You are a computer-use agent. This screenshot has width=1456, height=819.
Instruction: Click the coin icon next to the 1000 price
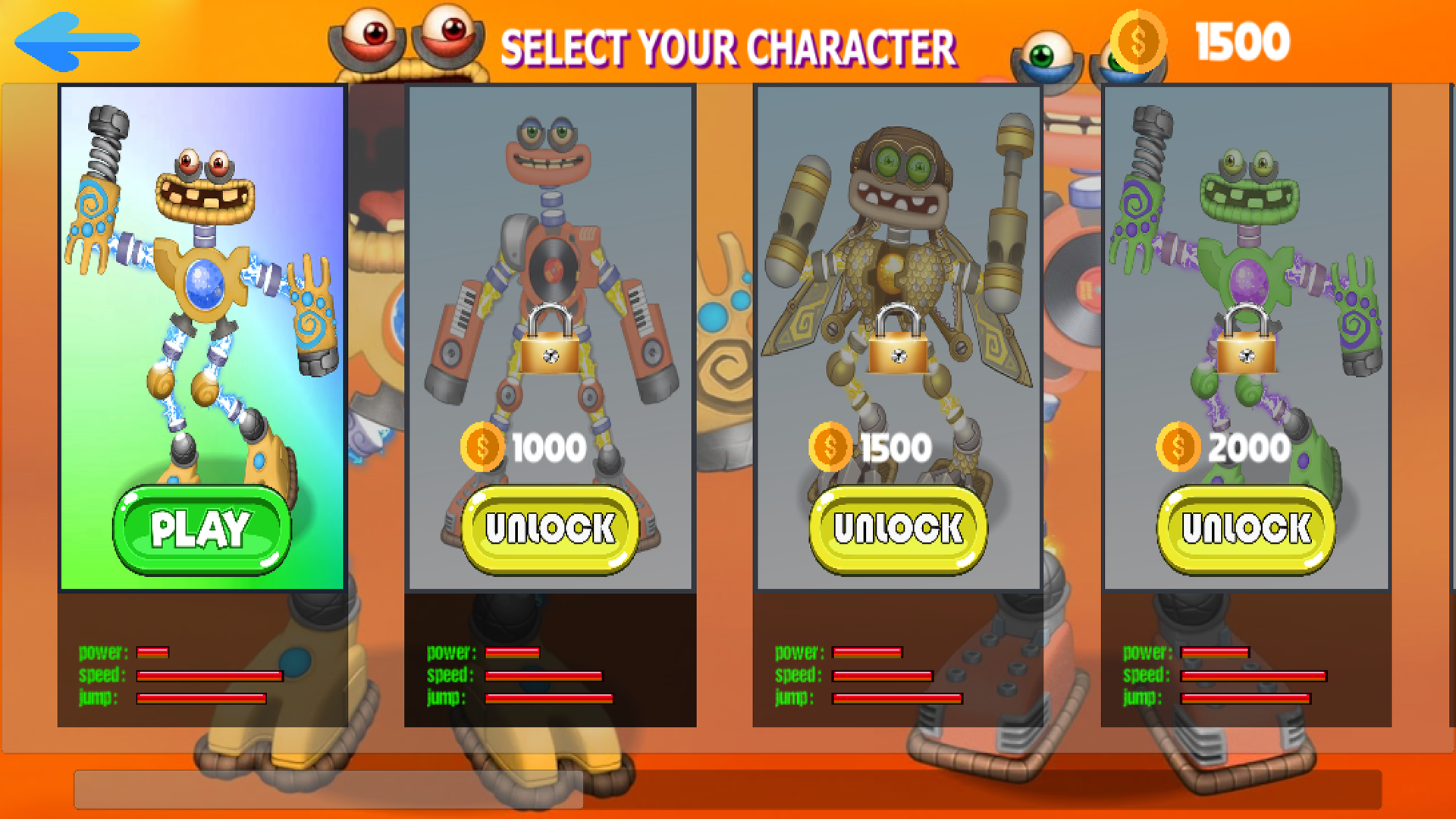482,447
